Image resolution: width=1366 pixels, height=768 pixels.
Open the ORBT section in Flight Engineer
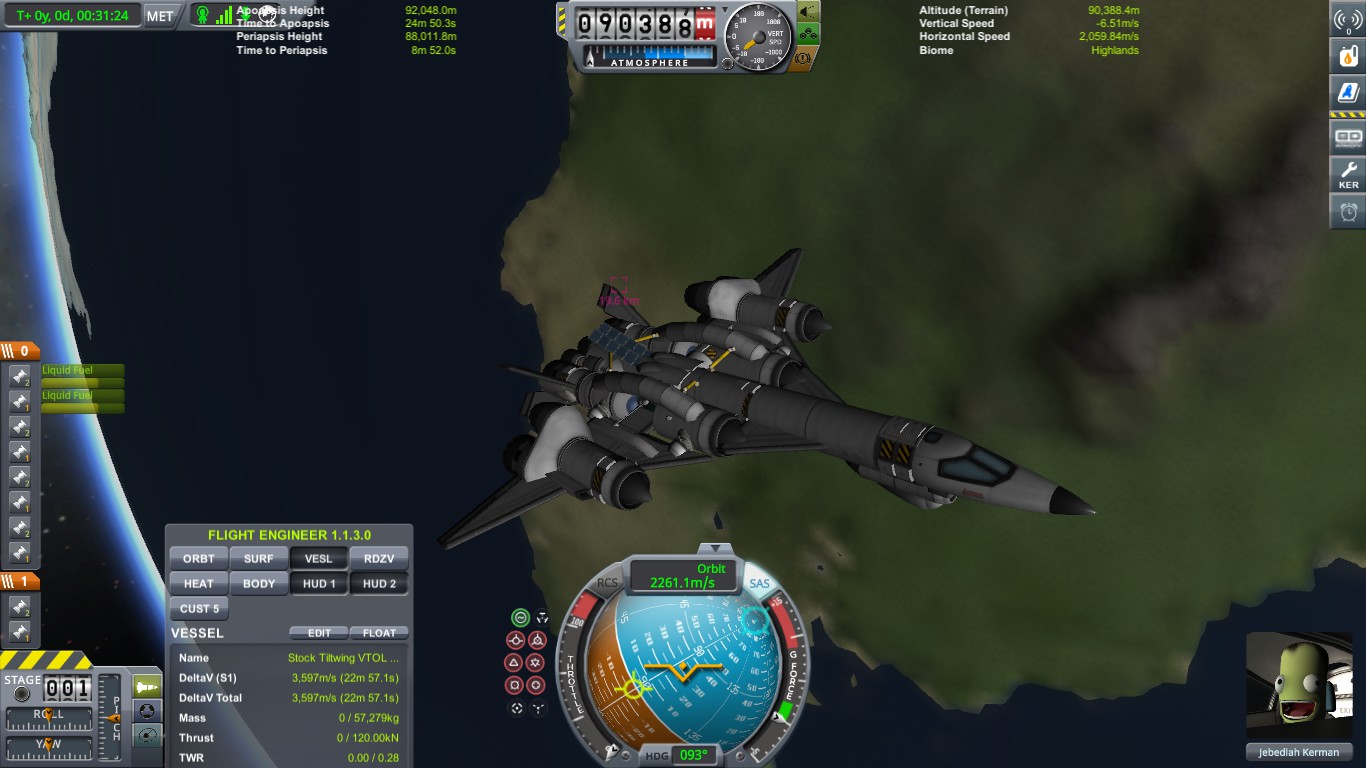(x=199, y=559)
